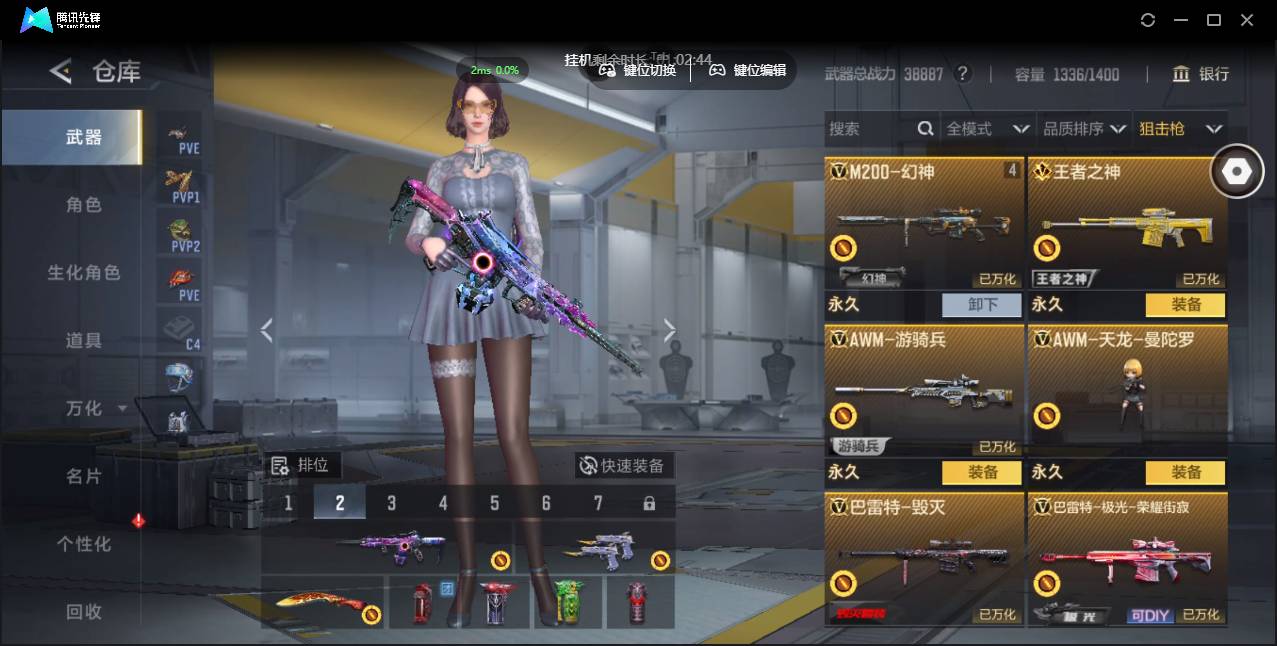Click the weapon 搜索 search field
The height and width of the screenshot is (646, 1277).
[x=870, y=129]
